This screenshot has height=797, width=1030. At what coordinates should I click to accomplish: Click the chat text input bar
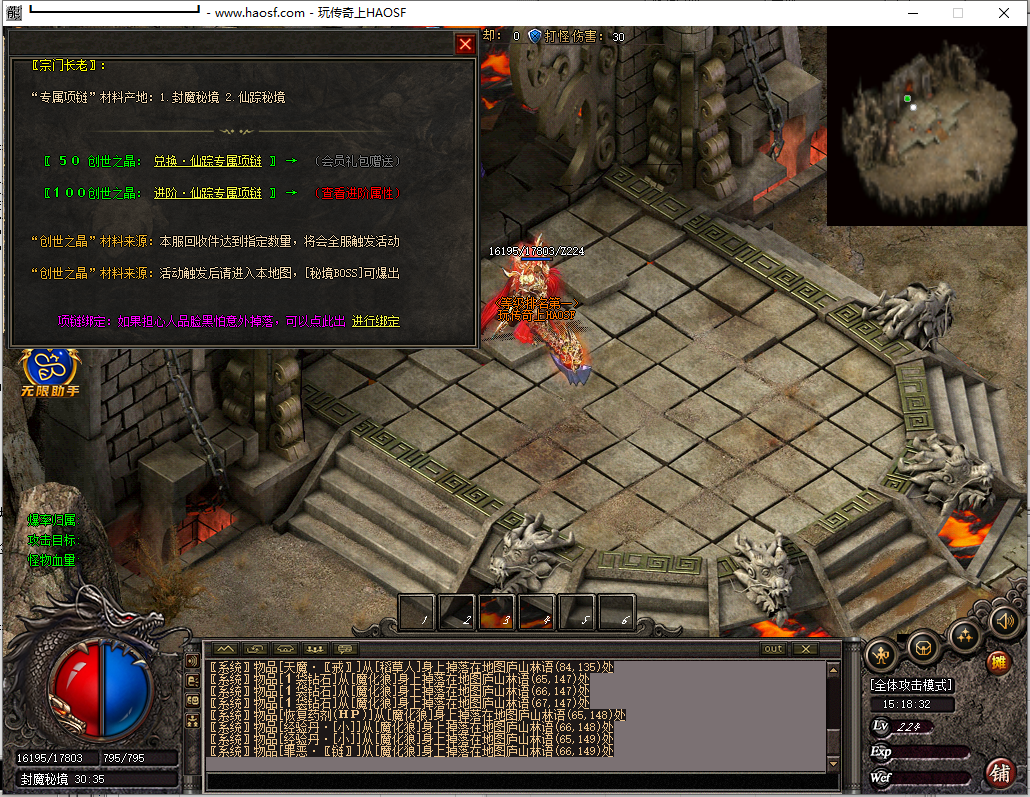coord(520,782)
